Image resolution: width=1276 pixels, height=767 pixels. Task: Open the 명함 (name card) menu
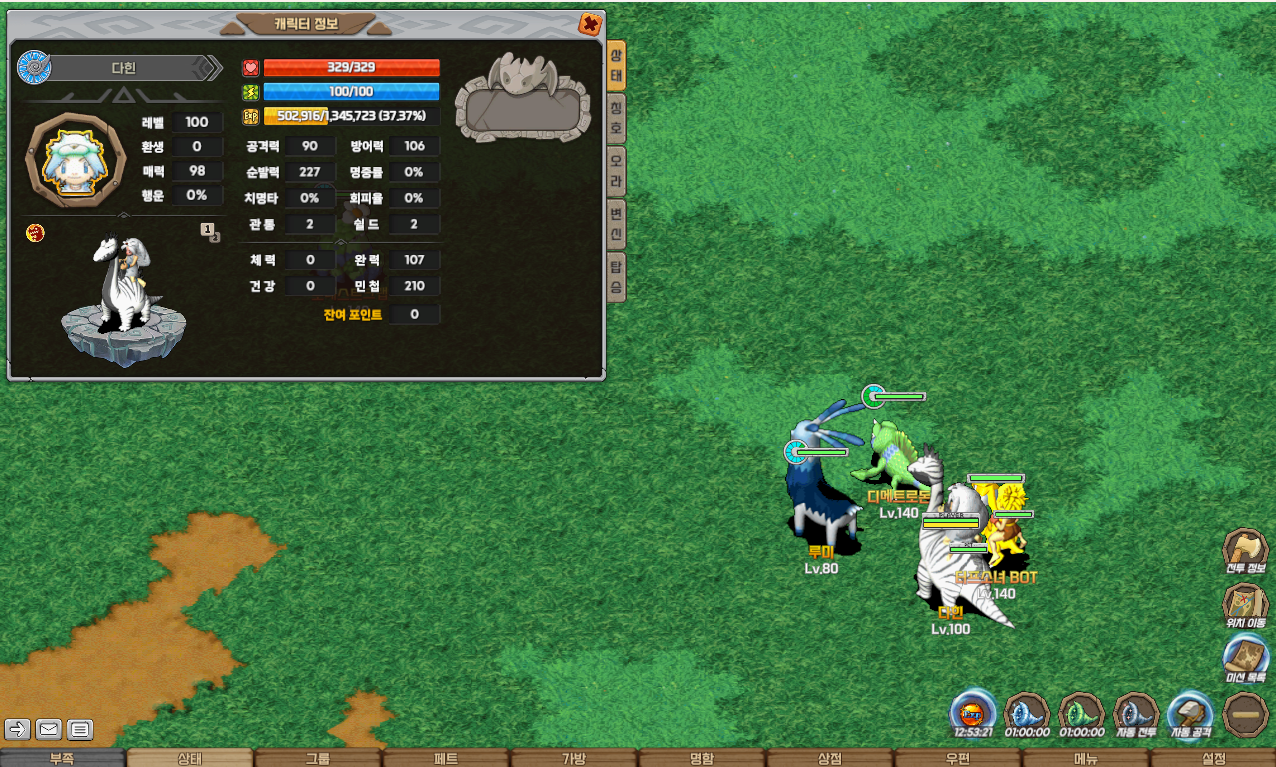pyautogui.click(x=702, y=758)
